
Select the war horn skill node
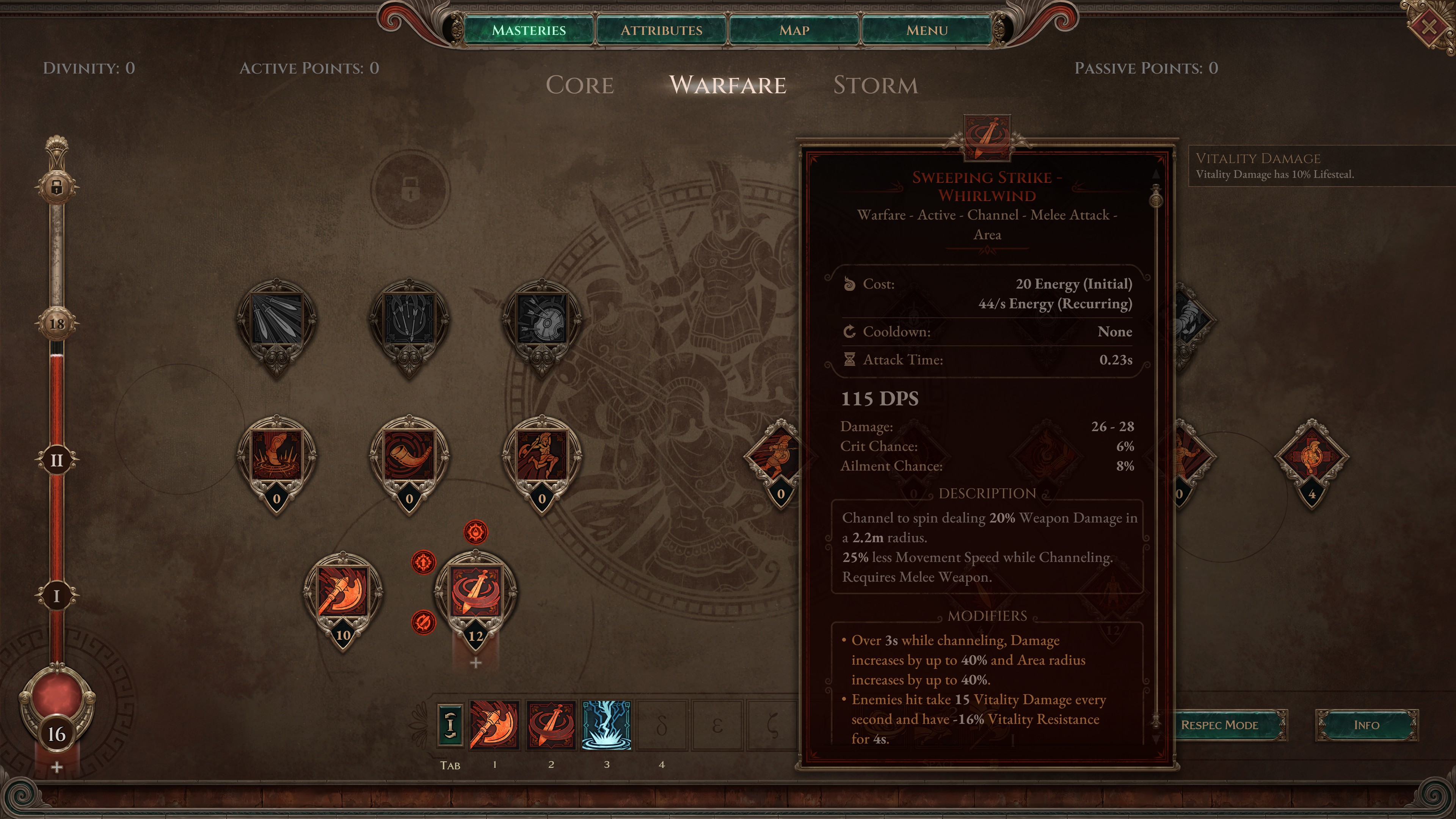[409, 455]
